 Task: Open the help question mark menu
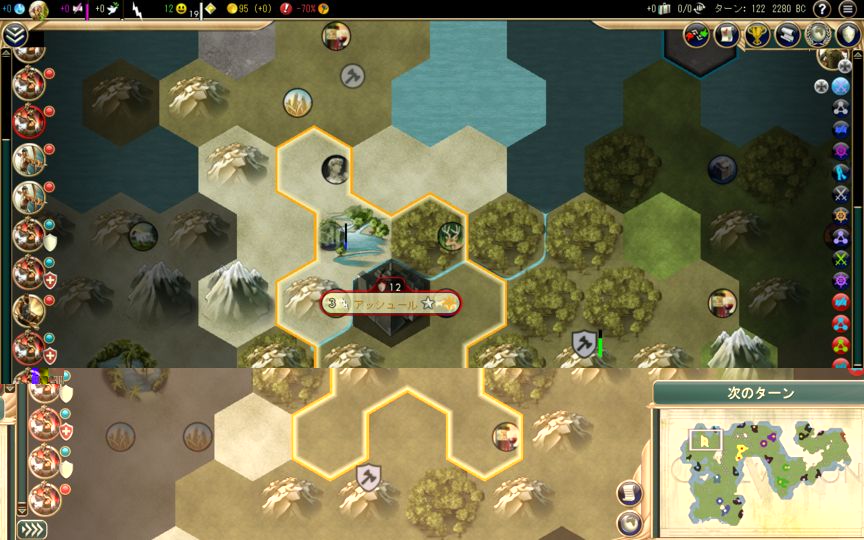point(822,9)
